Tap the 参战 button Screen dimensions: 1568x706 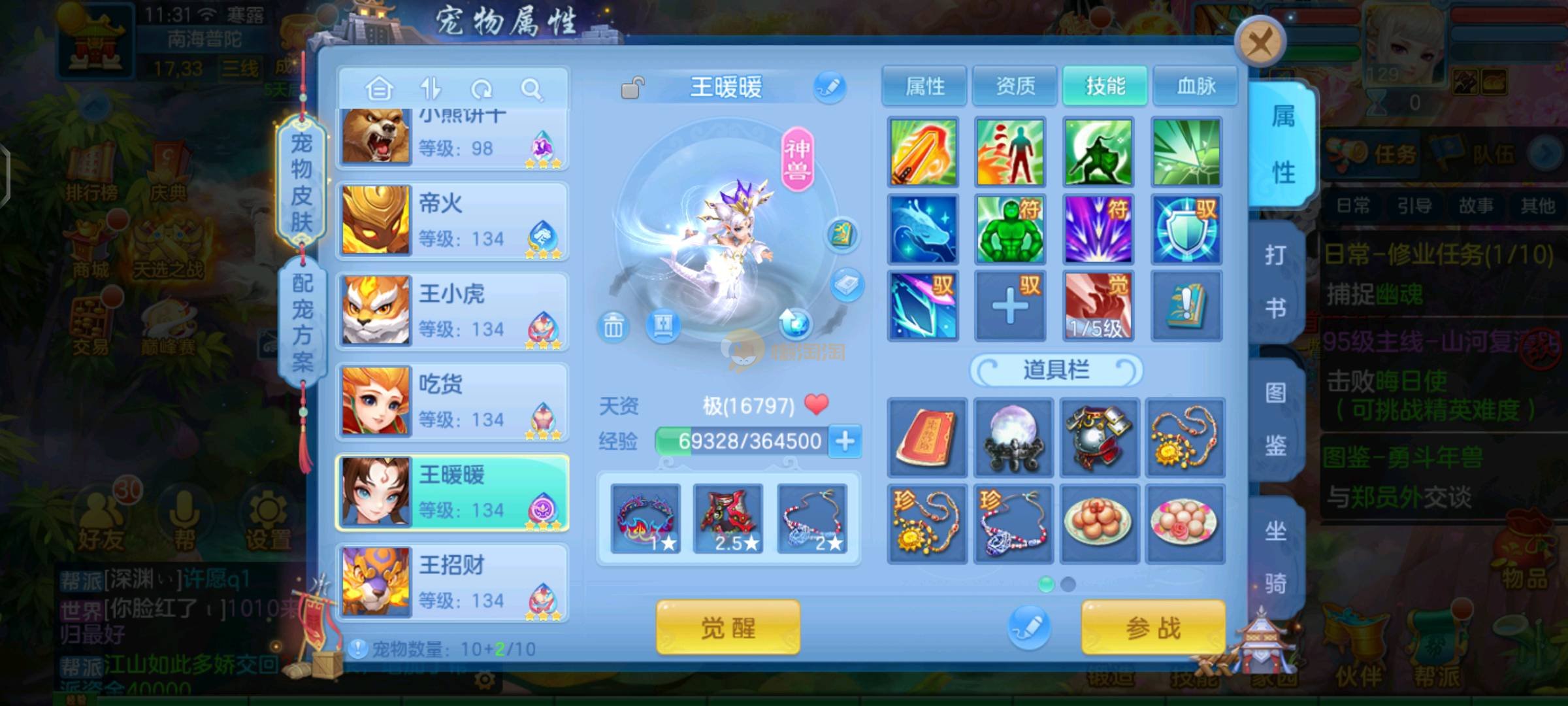tap(1153, 628)
